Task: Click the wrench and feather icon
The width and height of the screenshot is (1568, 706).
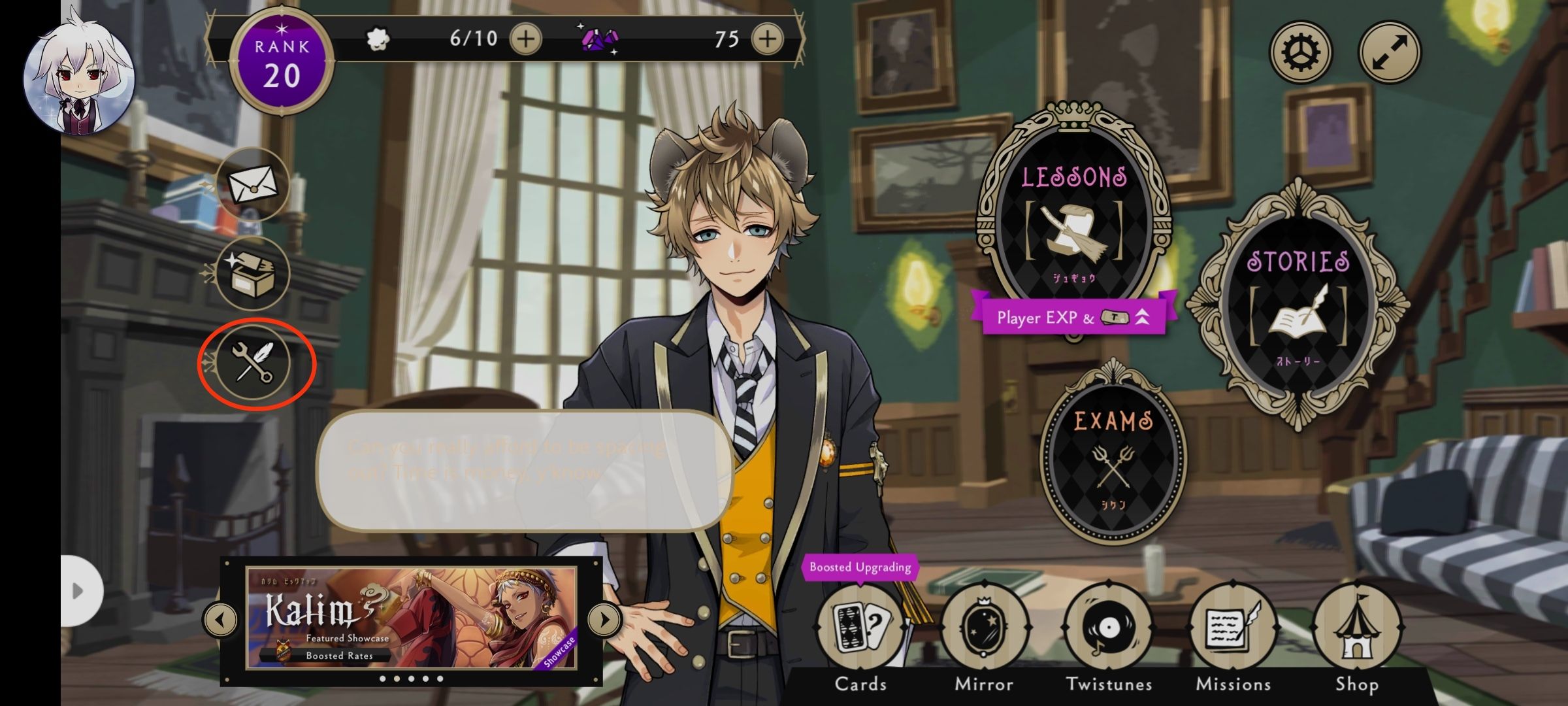Action: (253, 362)
